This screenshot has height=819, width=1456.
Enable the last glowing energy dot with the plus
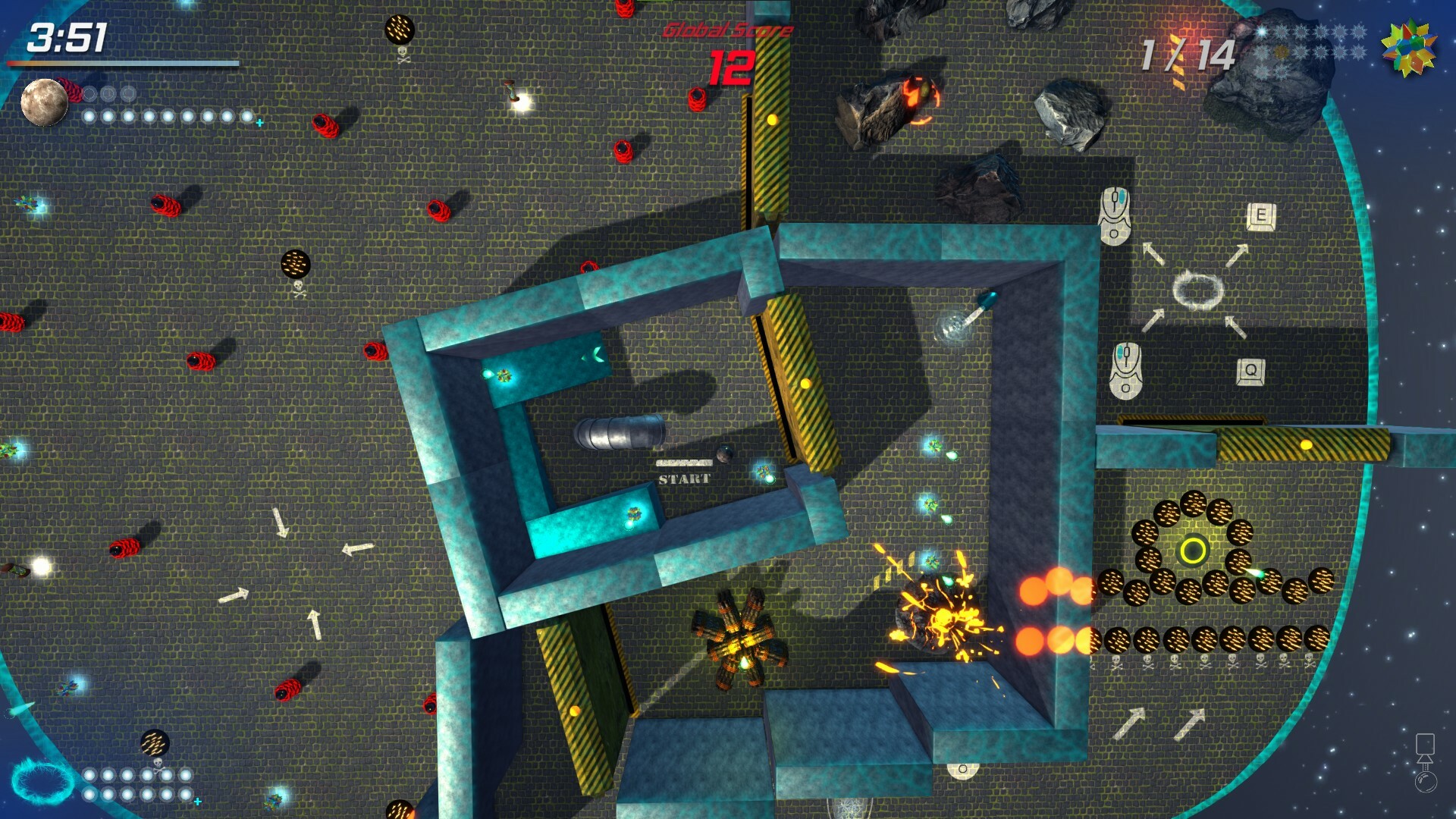(248, 118)
